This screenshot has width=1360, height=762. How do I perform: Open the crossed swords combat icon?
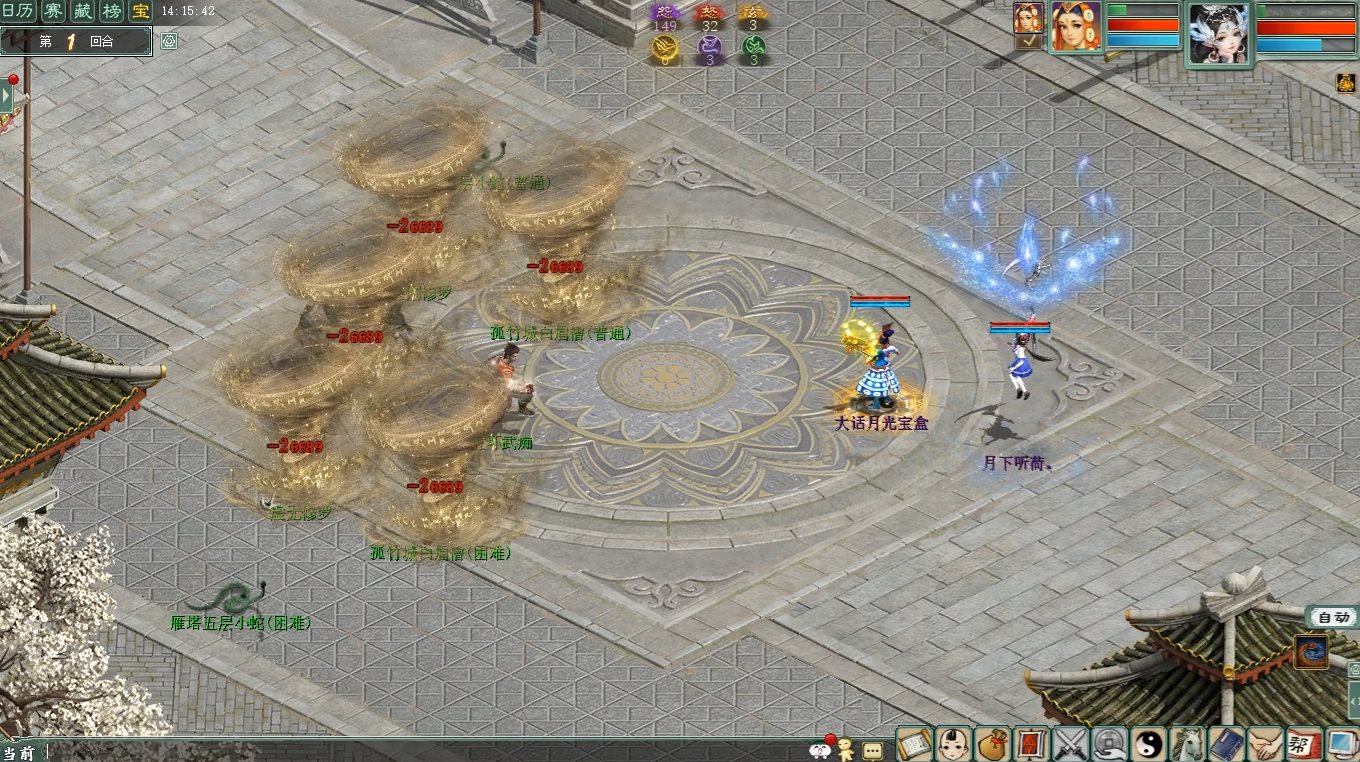pos(1070,744)
